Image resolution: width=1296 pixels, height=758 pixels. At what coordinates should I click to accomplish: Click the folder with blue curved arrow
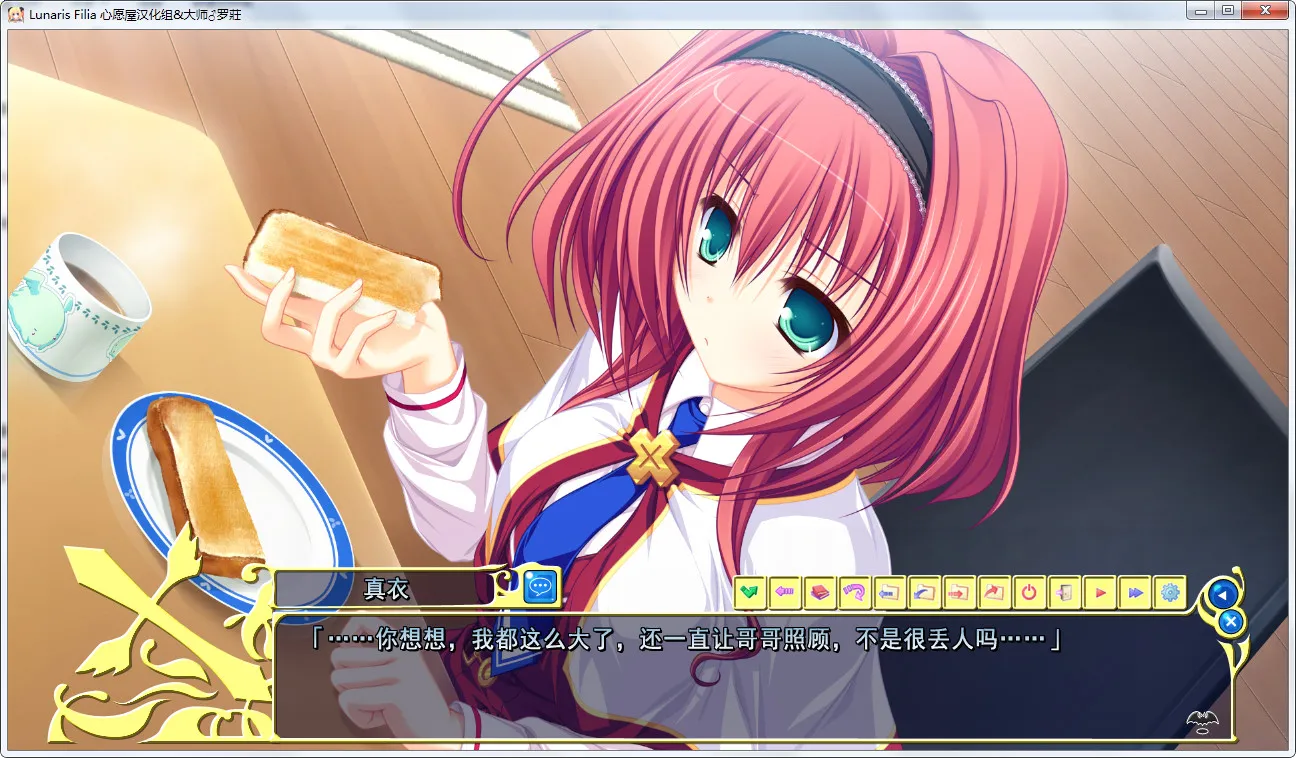tap(924, 593)
